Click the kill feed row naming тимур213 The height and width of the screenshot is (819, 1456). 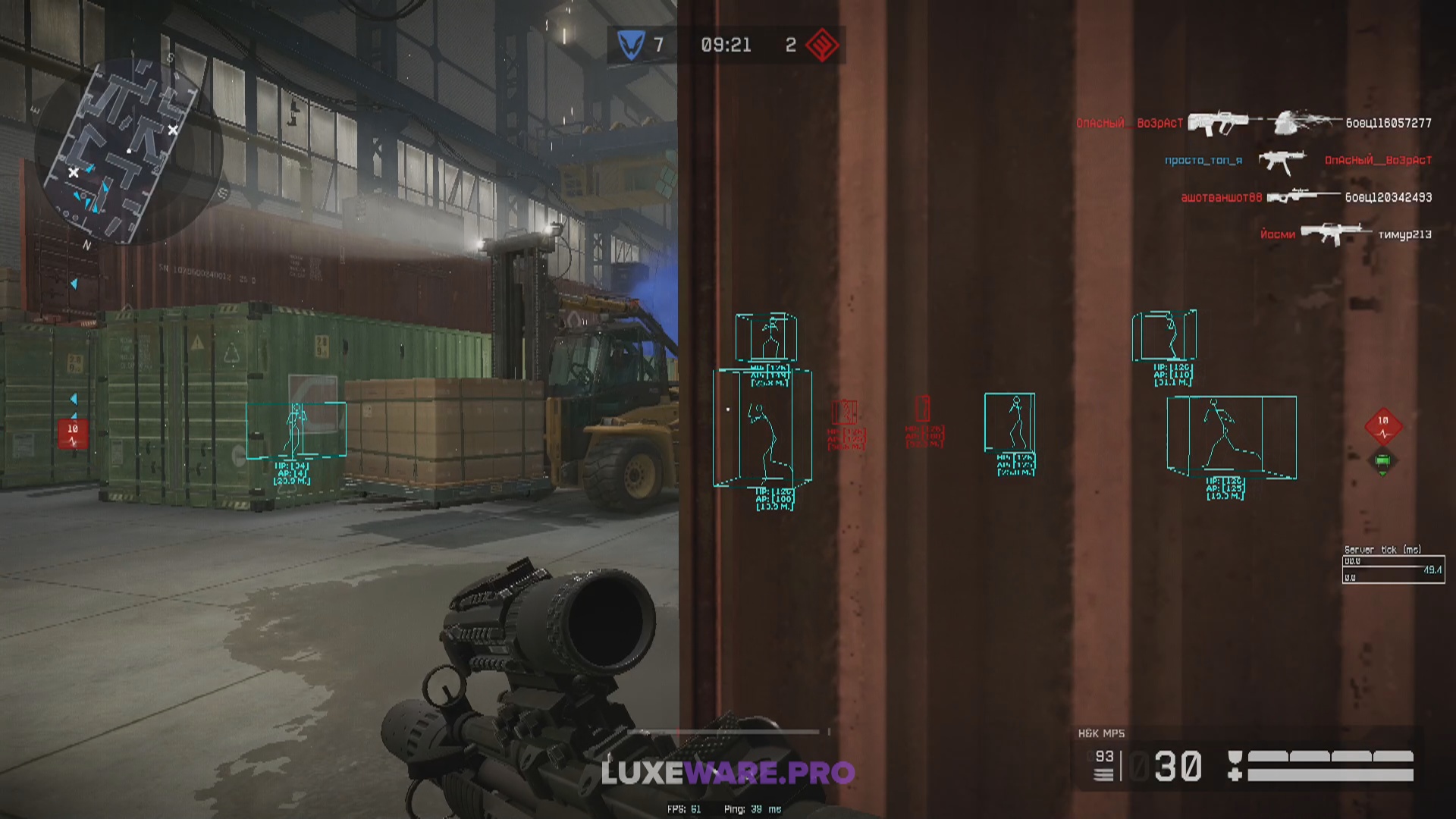click(x=1345, y=234)
